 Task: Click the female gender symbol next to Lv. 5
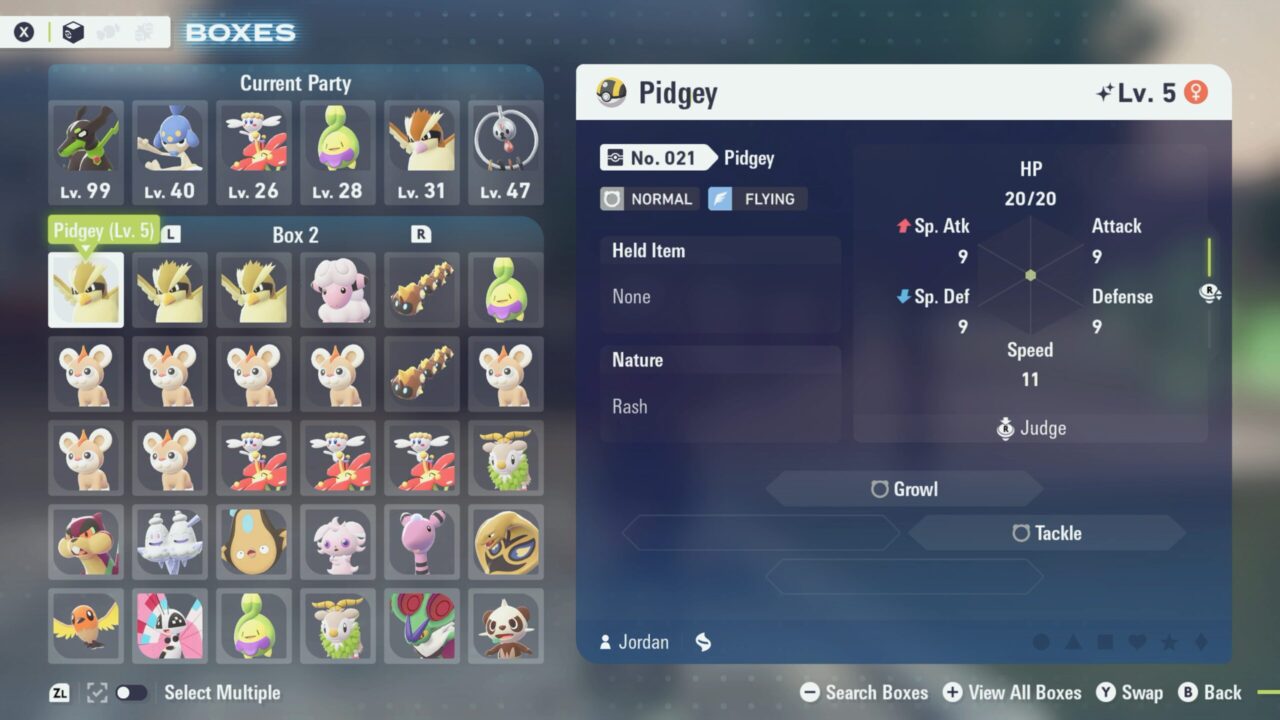coord(1196,91)
